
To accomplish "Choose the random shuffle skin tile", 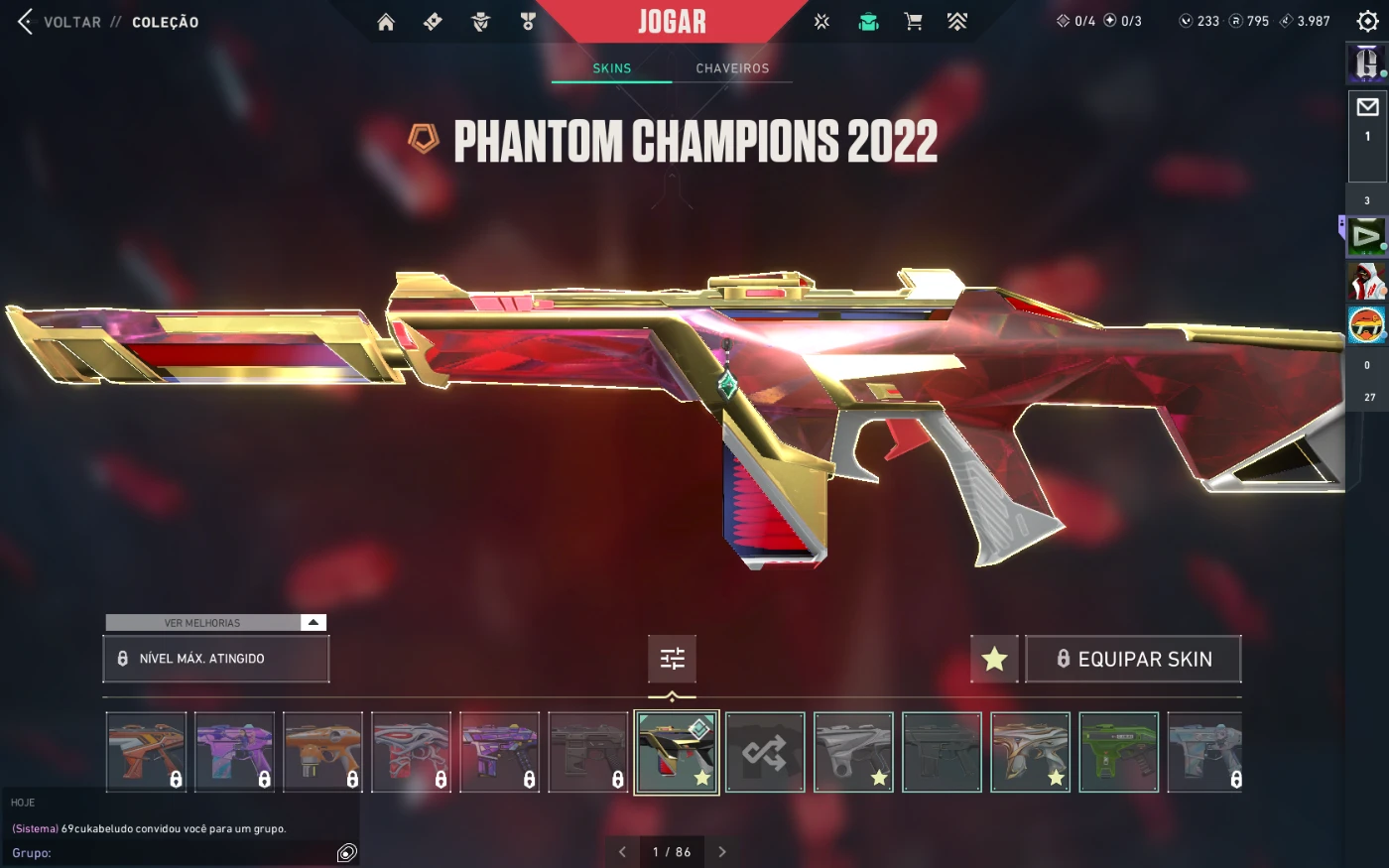I will click(765, 752).
